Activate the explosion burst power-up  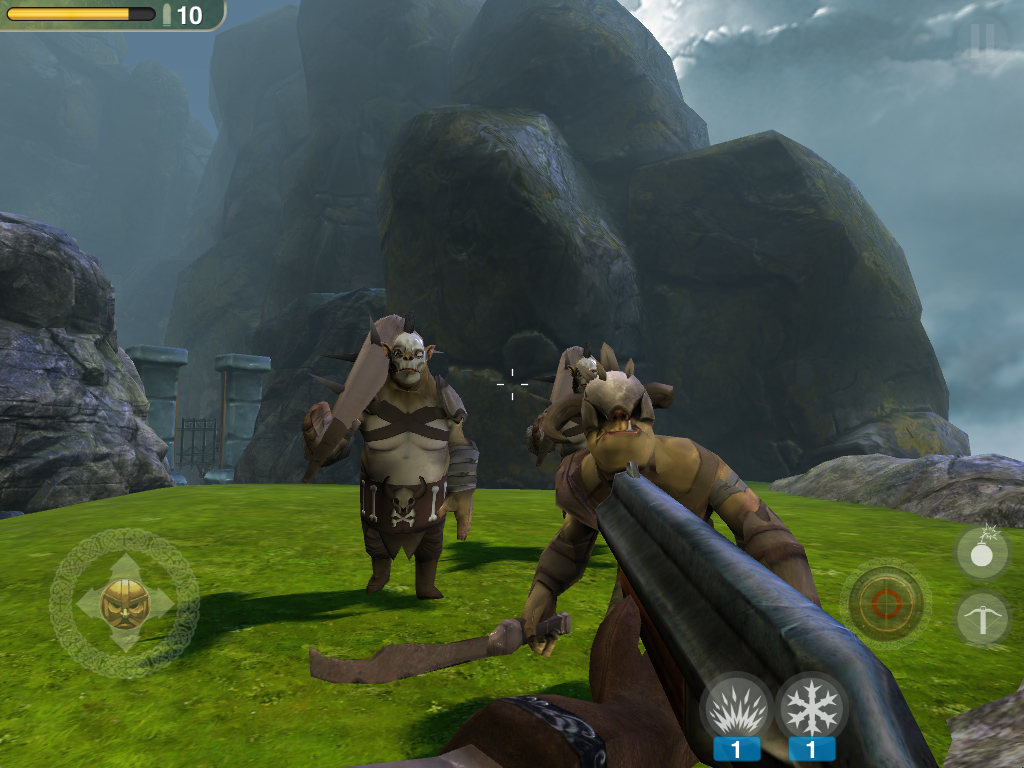pyautogui.click(x=737, y=708)
